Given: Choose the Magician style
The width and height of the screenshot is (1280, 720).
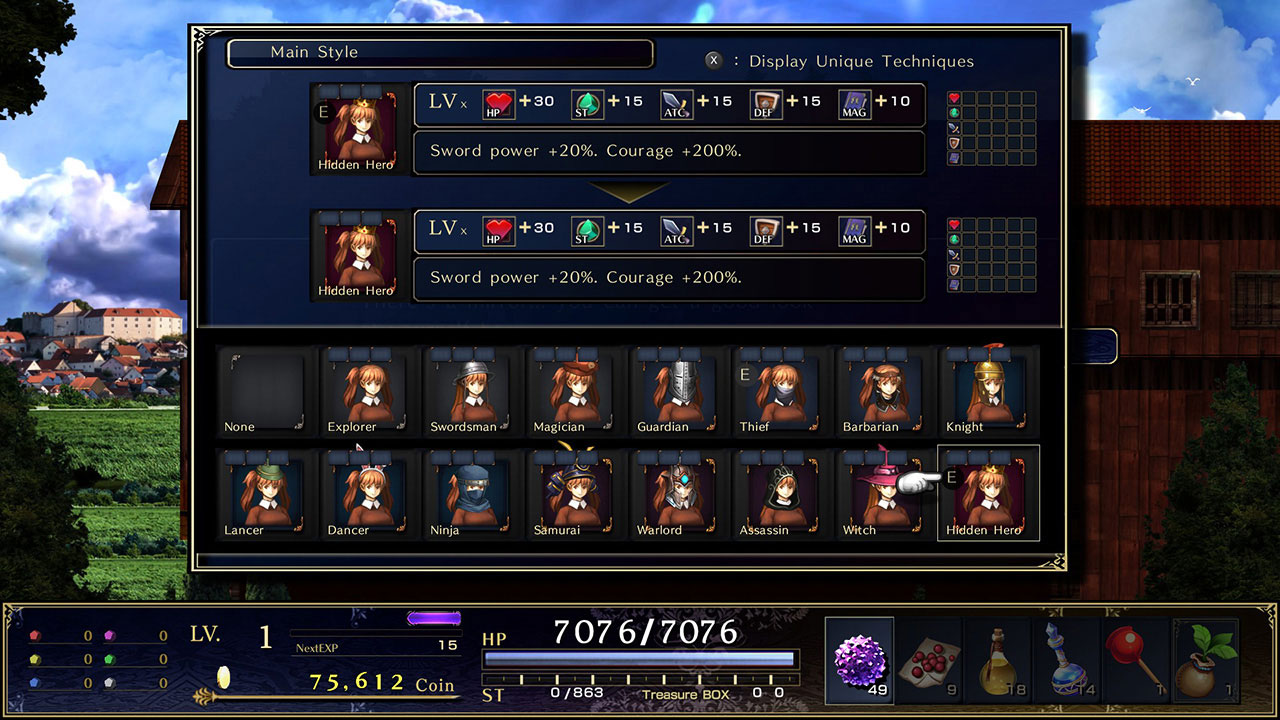Looking at the screenshot, I should [x=572, y=392].
